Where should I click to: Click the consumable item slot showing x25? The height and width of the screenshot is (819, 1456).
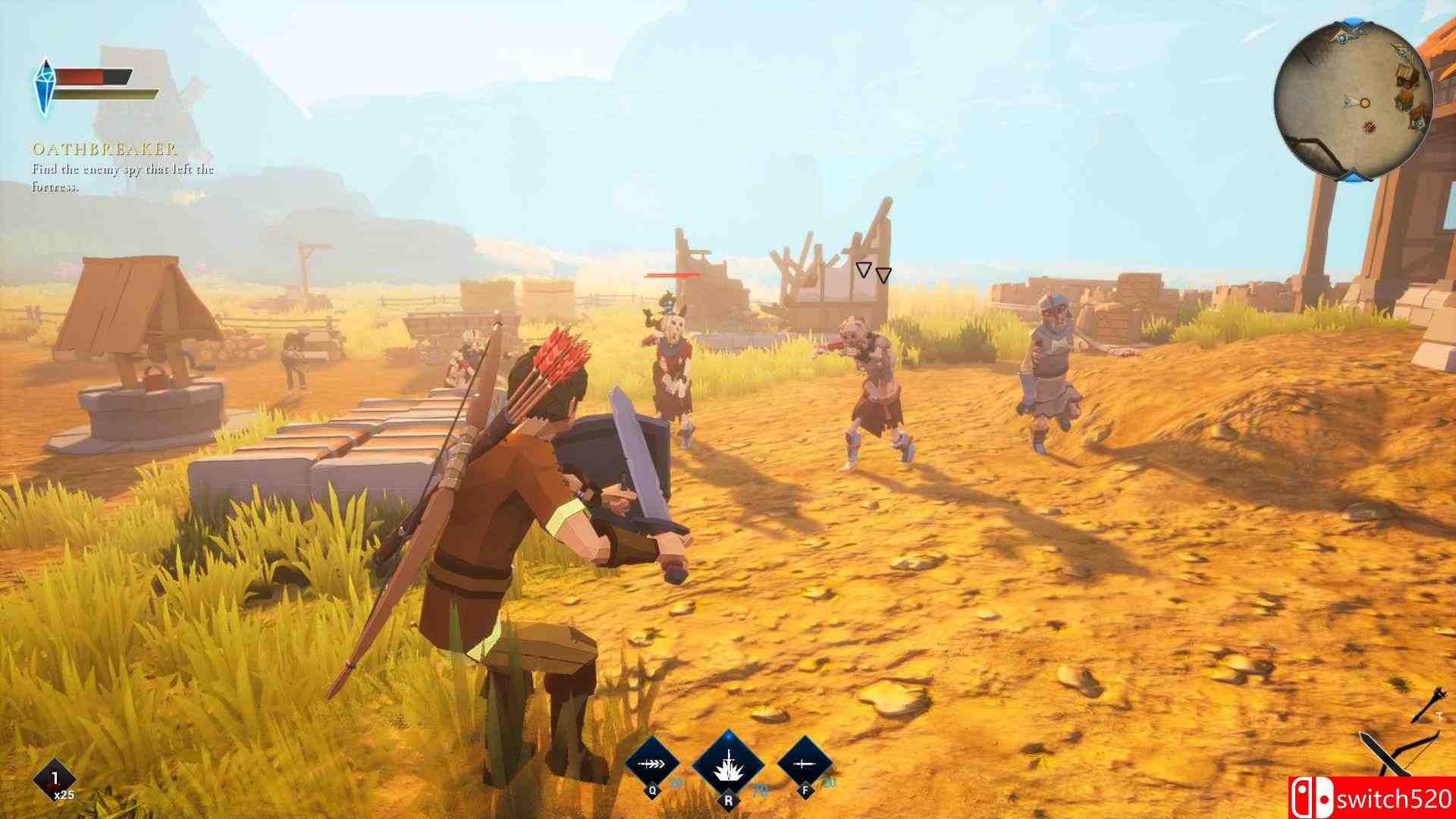56,780
